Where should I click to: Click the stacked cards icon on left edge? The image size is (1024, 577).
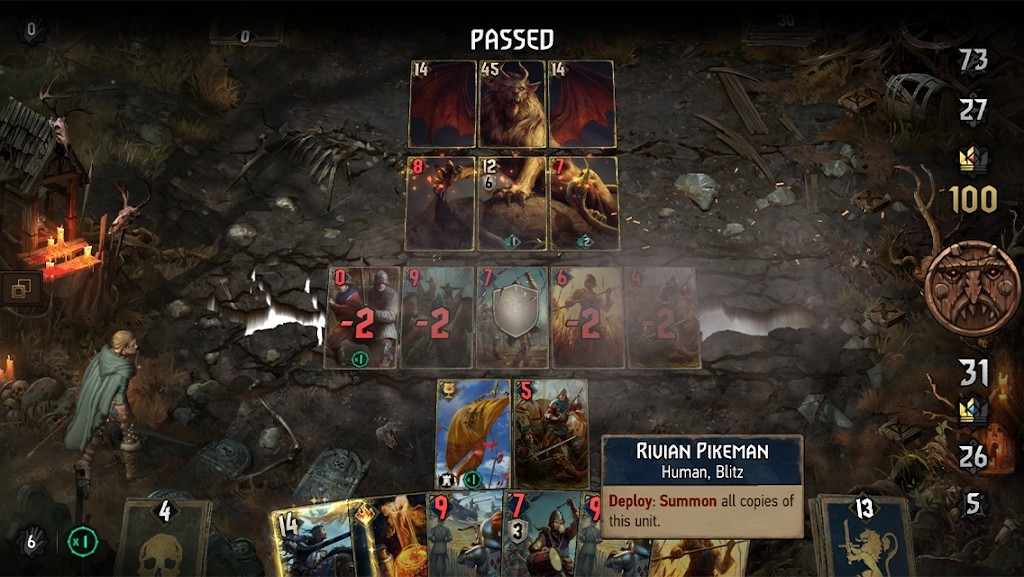19,290
